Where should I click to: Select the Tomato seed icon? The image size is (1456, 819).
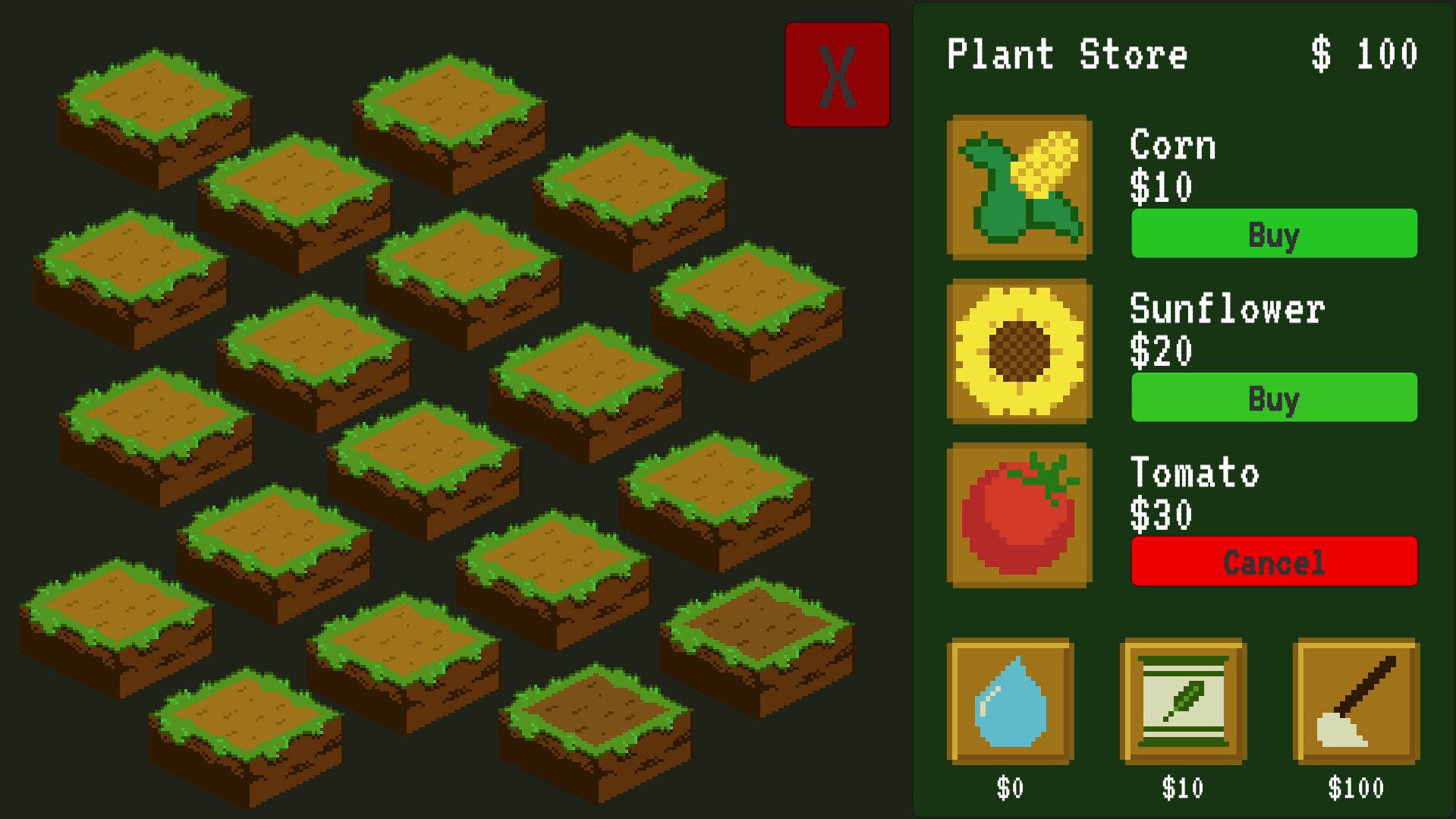click(x=1020, y=516)
